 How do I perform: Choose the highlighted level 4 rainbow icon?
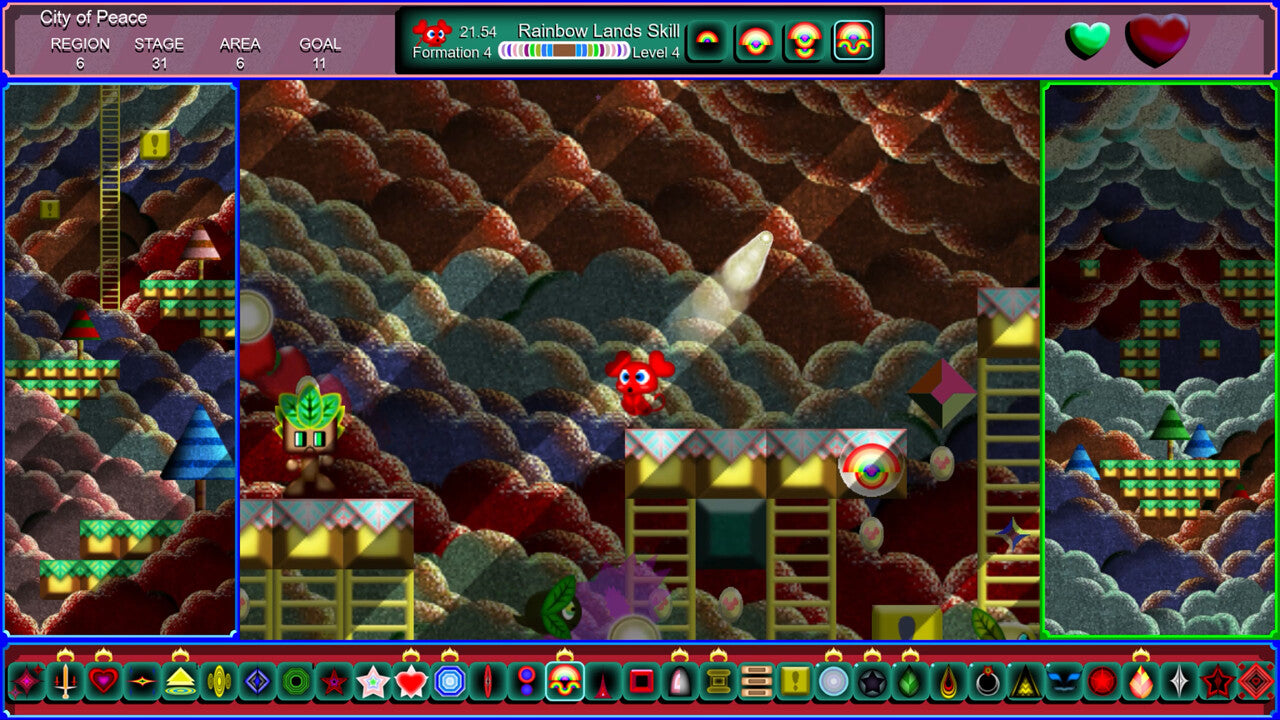coord(853,41)
